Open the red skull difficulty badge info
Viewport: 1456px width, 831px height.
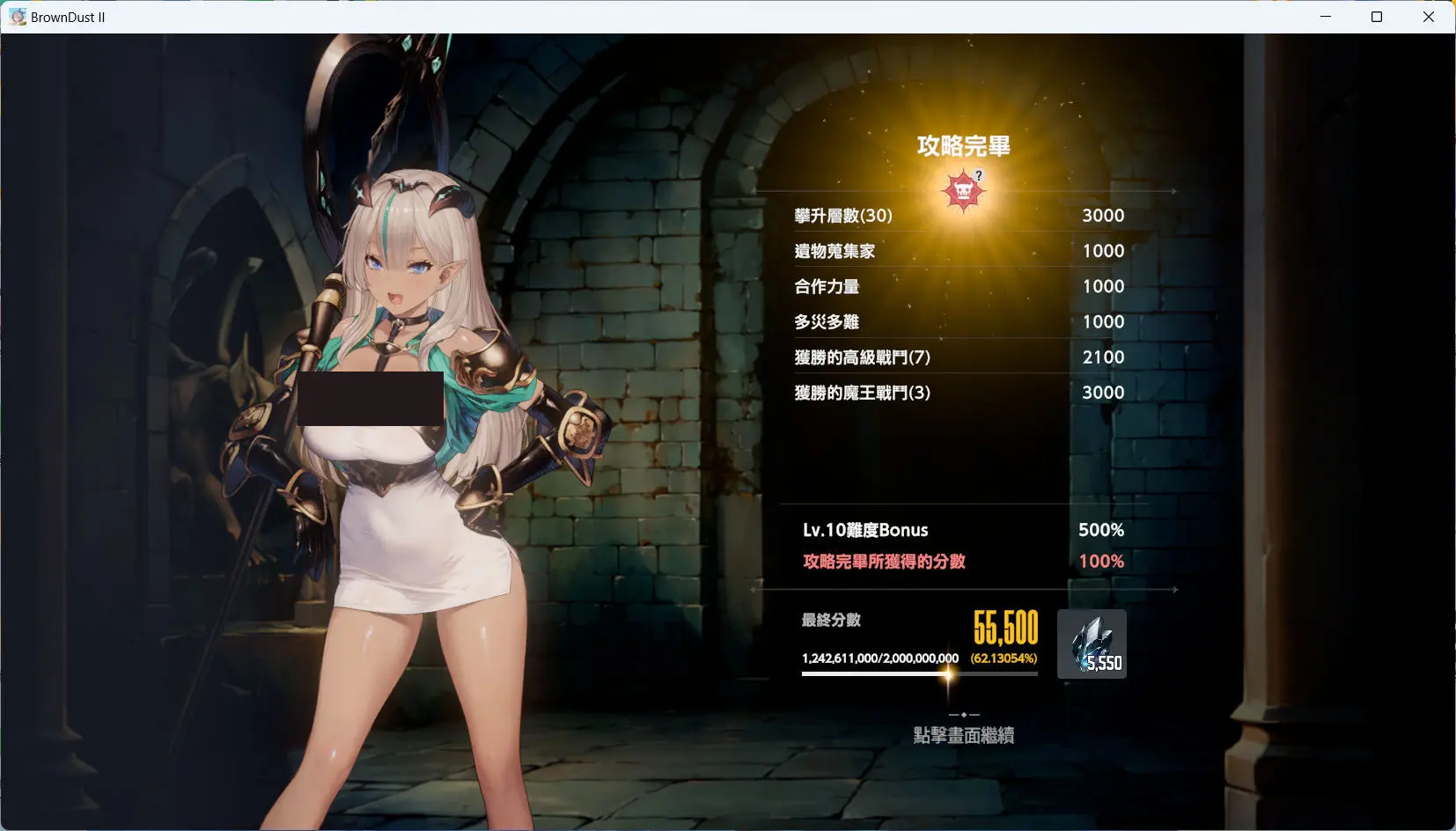[x=963, y=191]
